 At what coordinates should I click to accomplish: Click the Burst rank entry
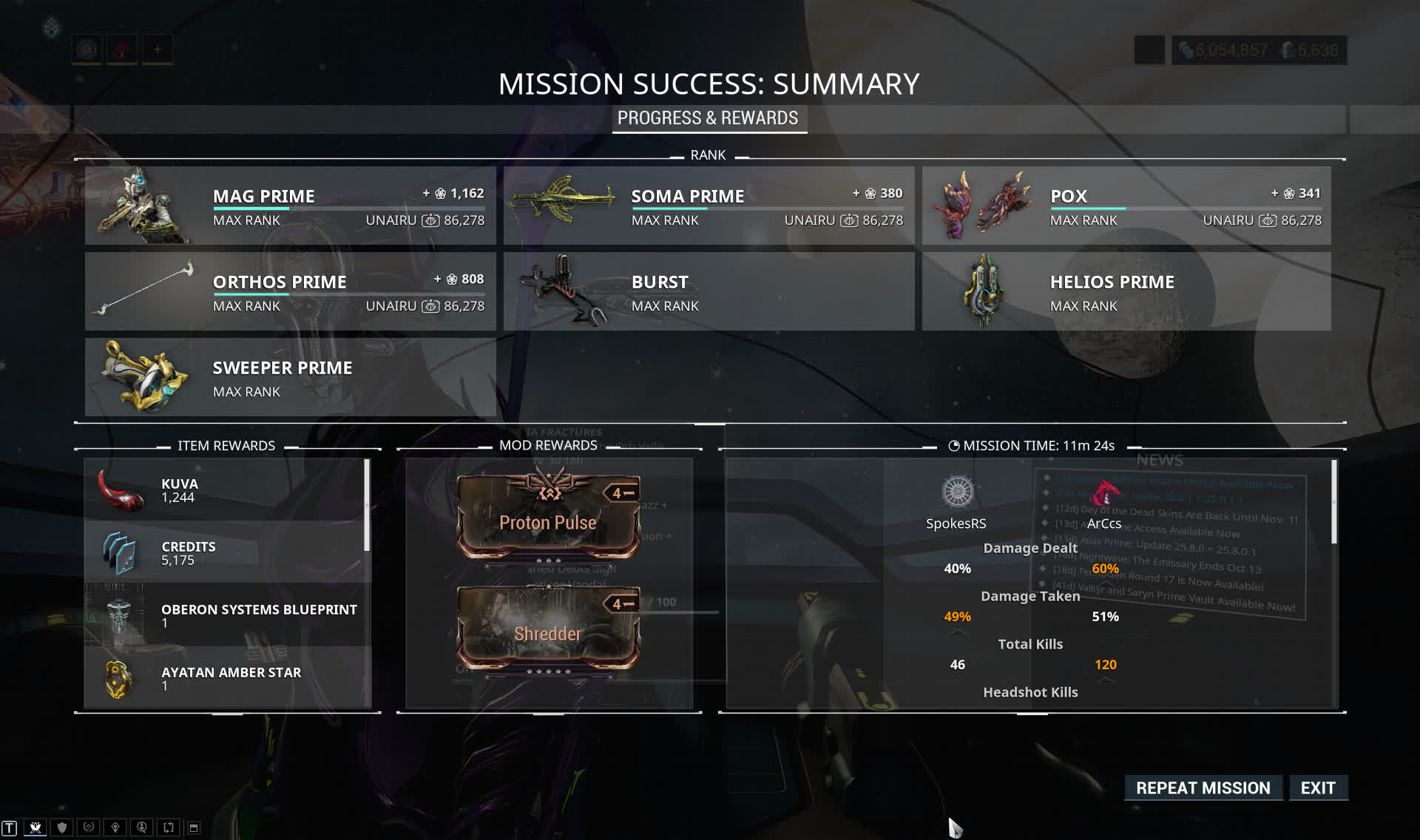click(x=709, y=291)
